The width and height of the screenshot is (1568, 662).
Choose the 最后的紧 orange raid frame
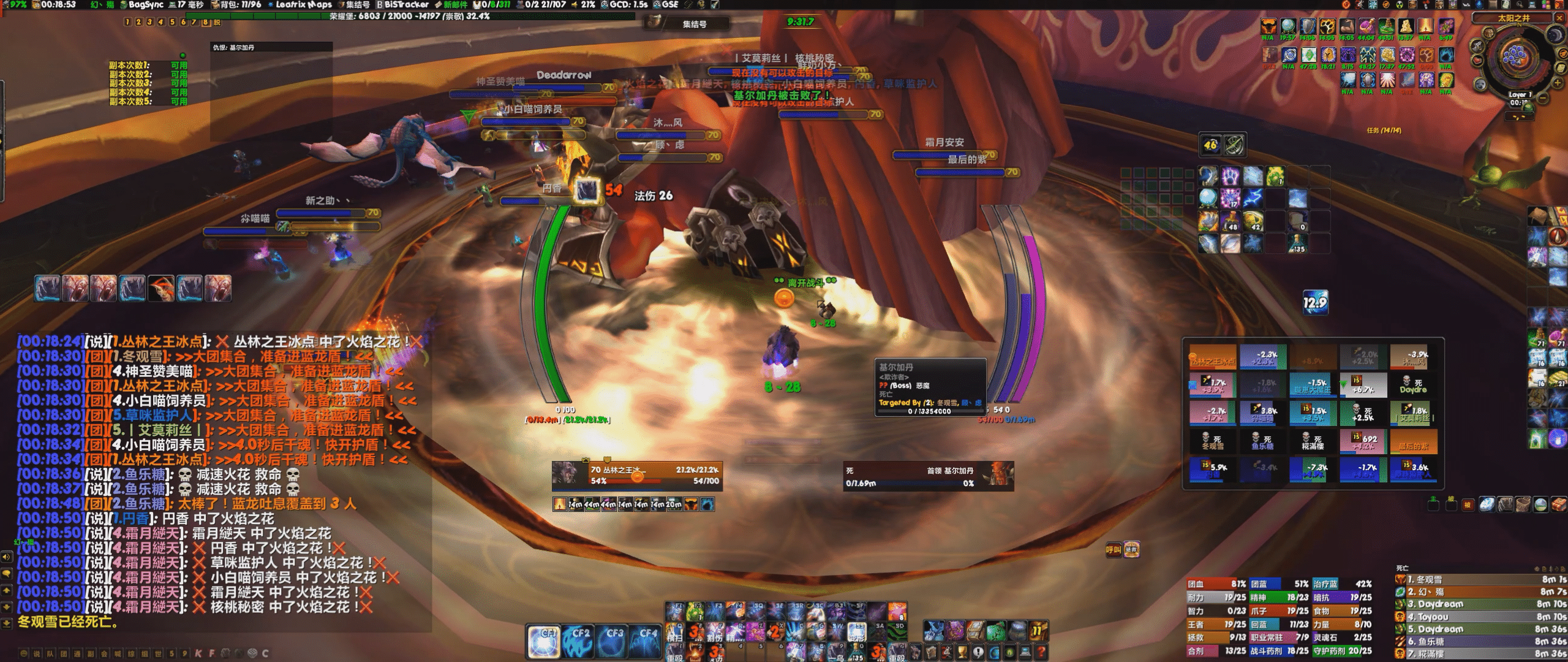[1413, 441]
